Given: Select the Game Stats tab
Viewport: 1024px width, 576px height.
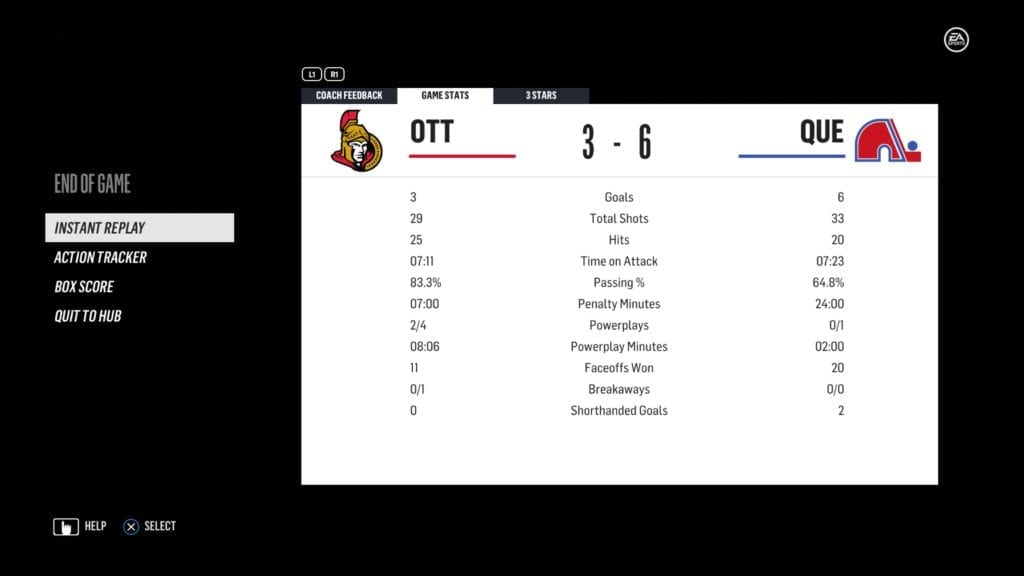Looking at the screenshot, I should point(445,96).
